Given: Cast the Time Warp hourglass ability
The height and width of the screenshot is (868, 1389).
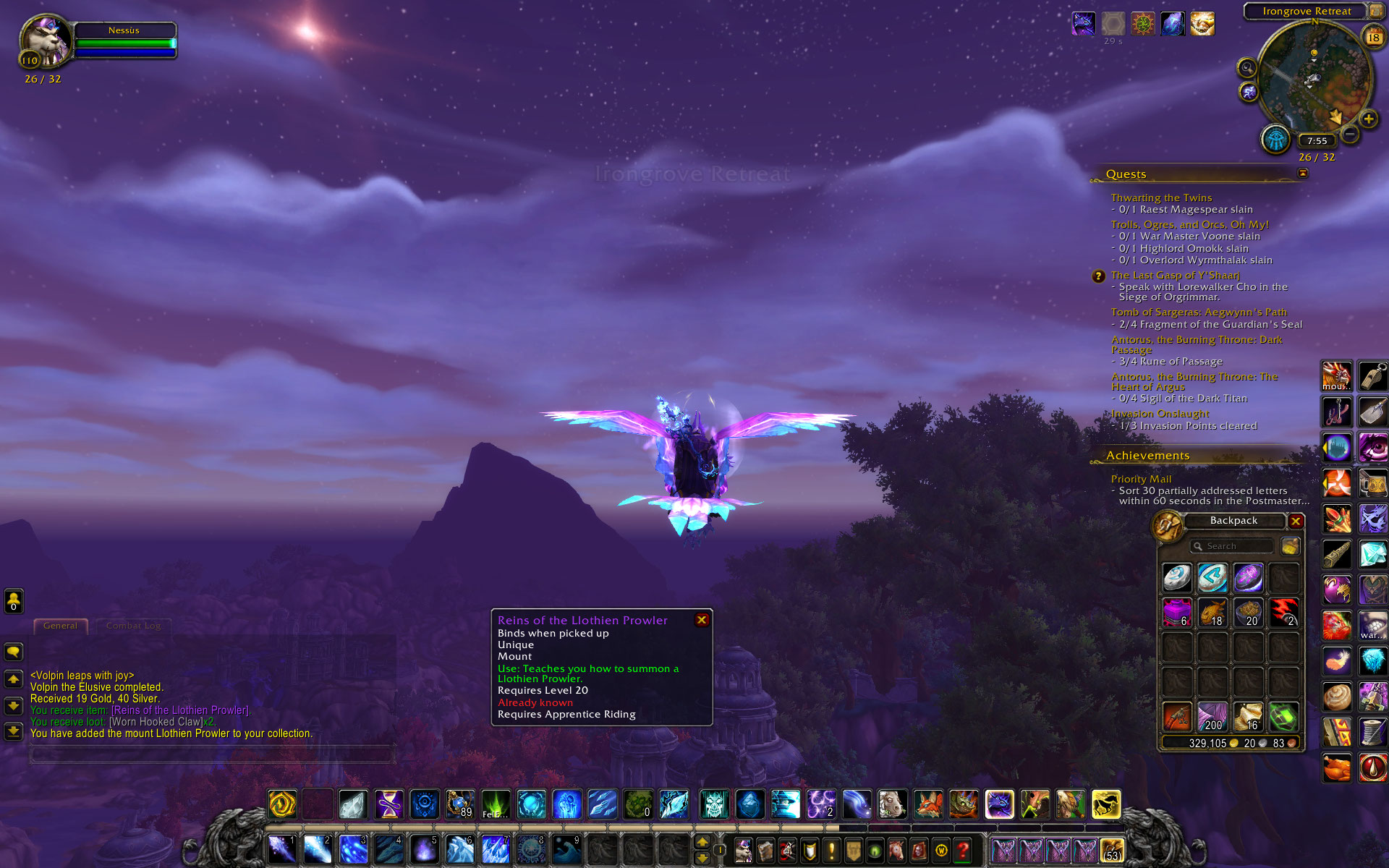Looking at the screenshot, I should coord(388,804).
